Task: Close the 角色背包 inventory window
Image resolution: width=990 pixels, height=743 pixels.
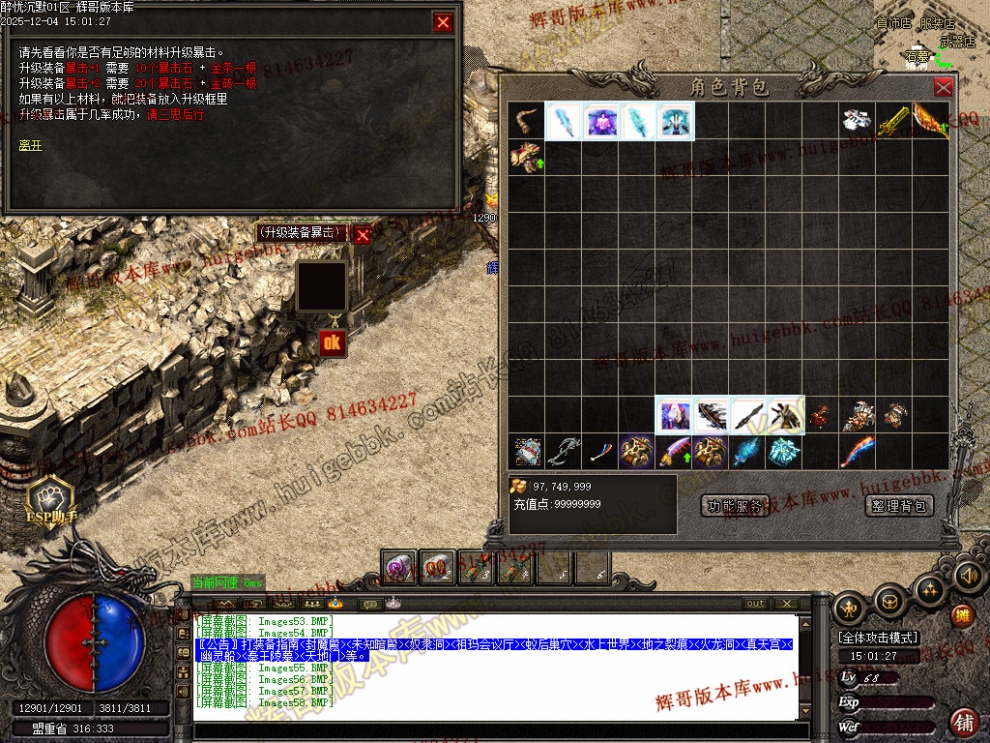Action: coord(942,87)
